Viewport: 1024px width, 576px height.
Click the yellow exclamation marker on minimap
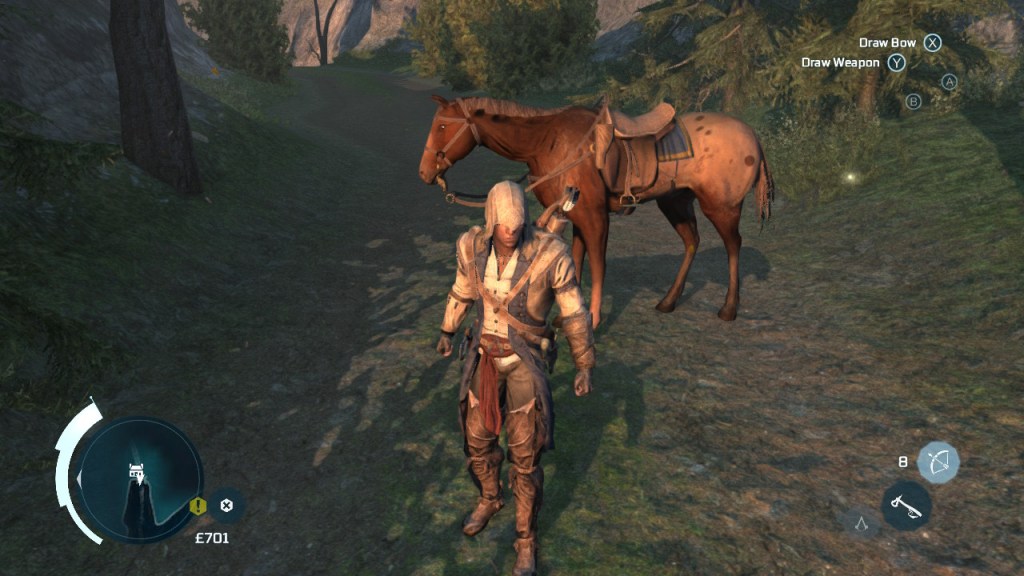[198, 505]
